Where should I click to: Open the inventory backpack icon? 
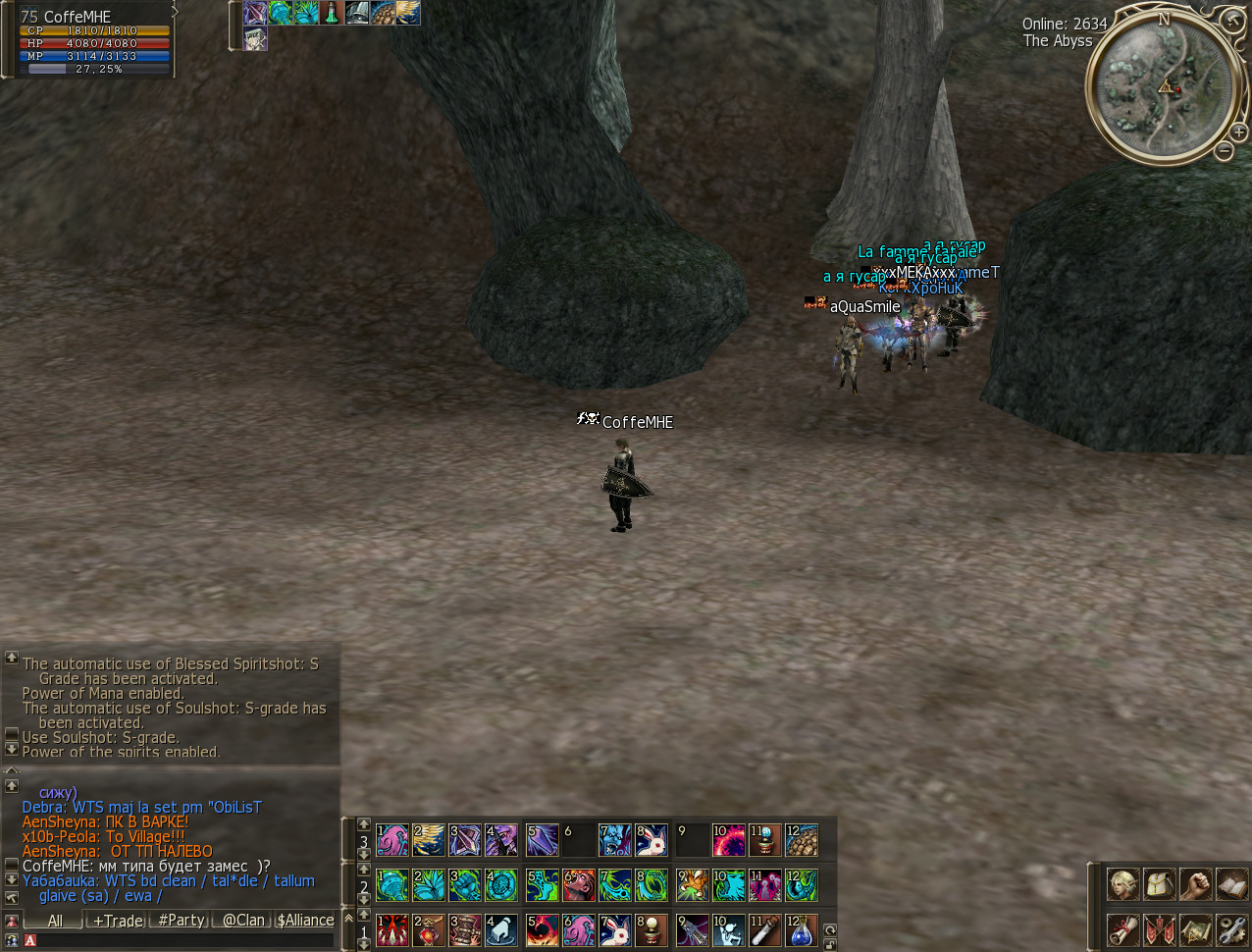(1159, 884)
